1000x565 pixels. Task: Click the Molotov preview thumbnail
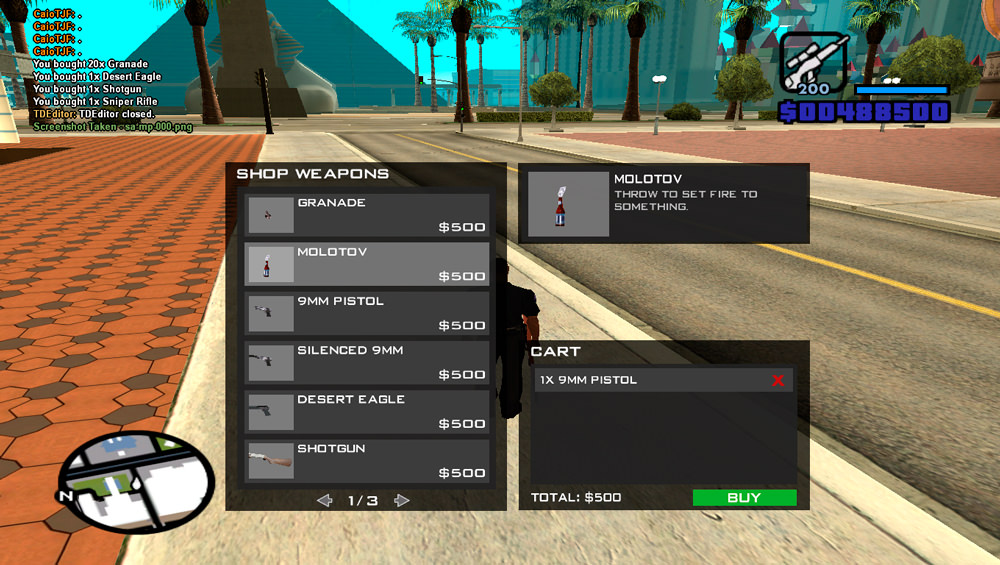pos(568,204)
